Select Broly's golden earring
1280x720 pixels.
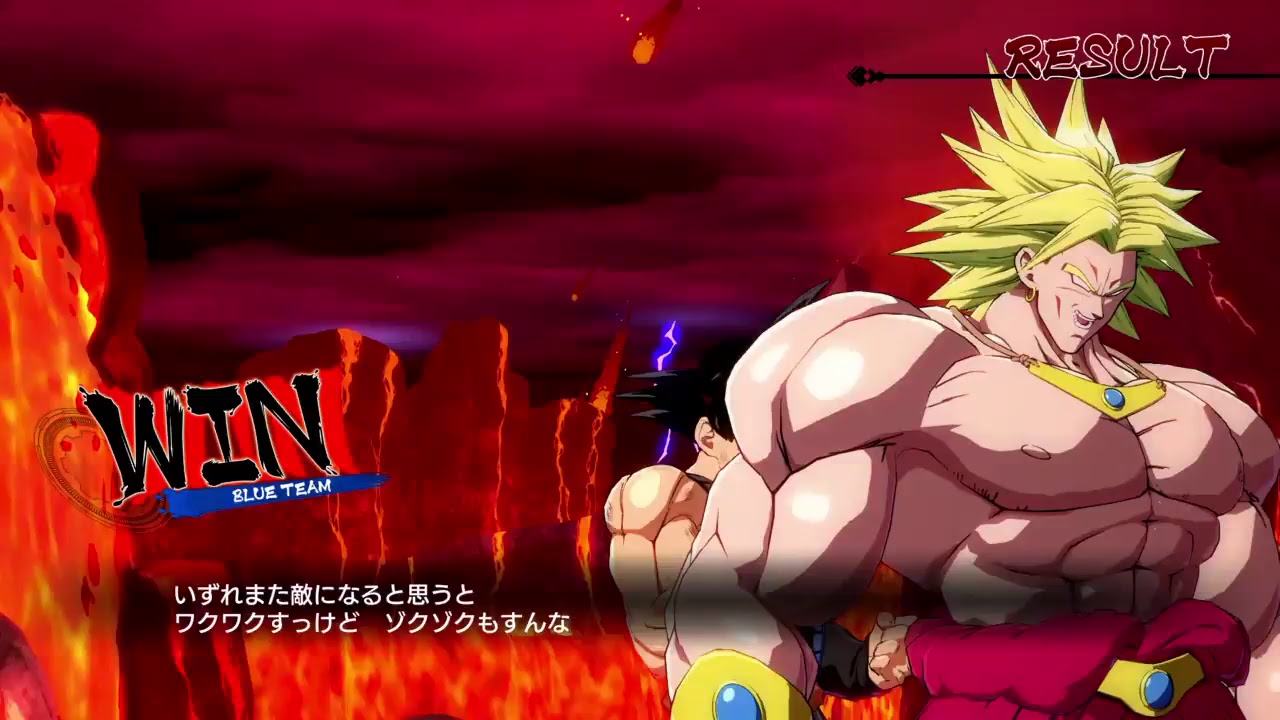1032,293
